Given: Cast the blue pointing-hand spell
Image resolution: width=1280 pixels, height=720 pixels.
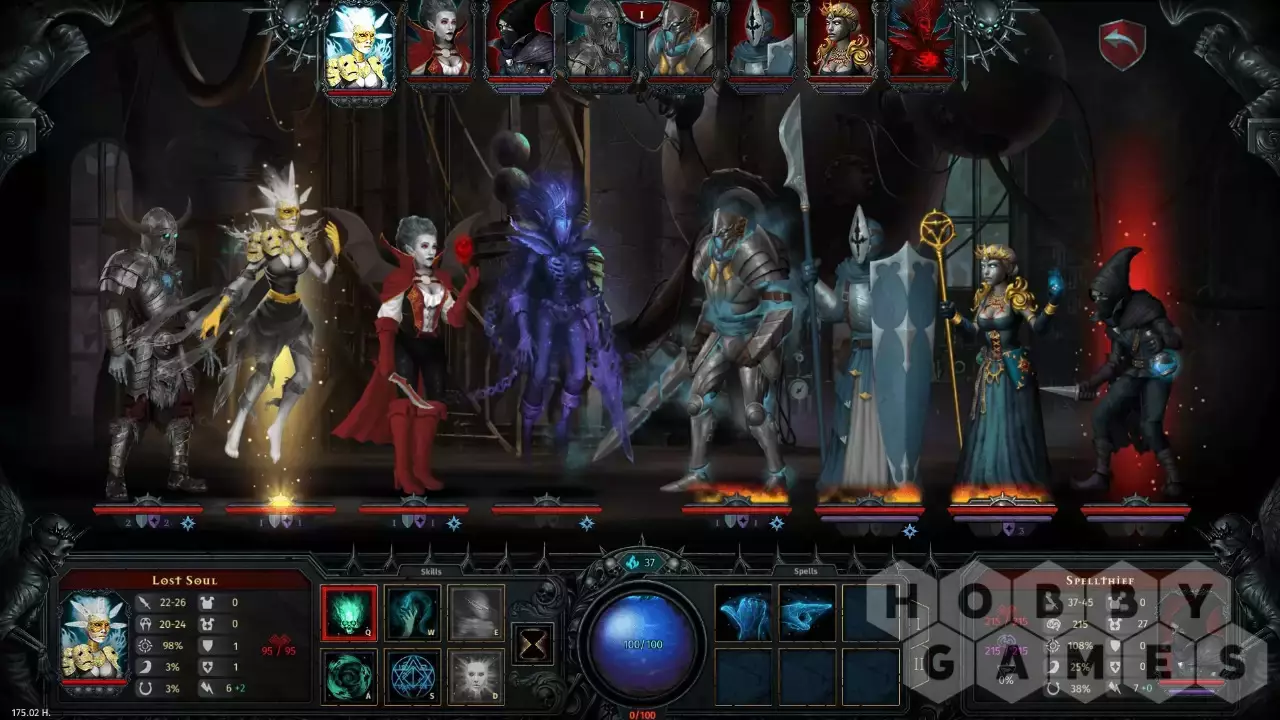Looking at the screenshot, I should coord(807,612).
